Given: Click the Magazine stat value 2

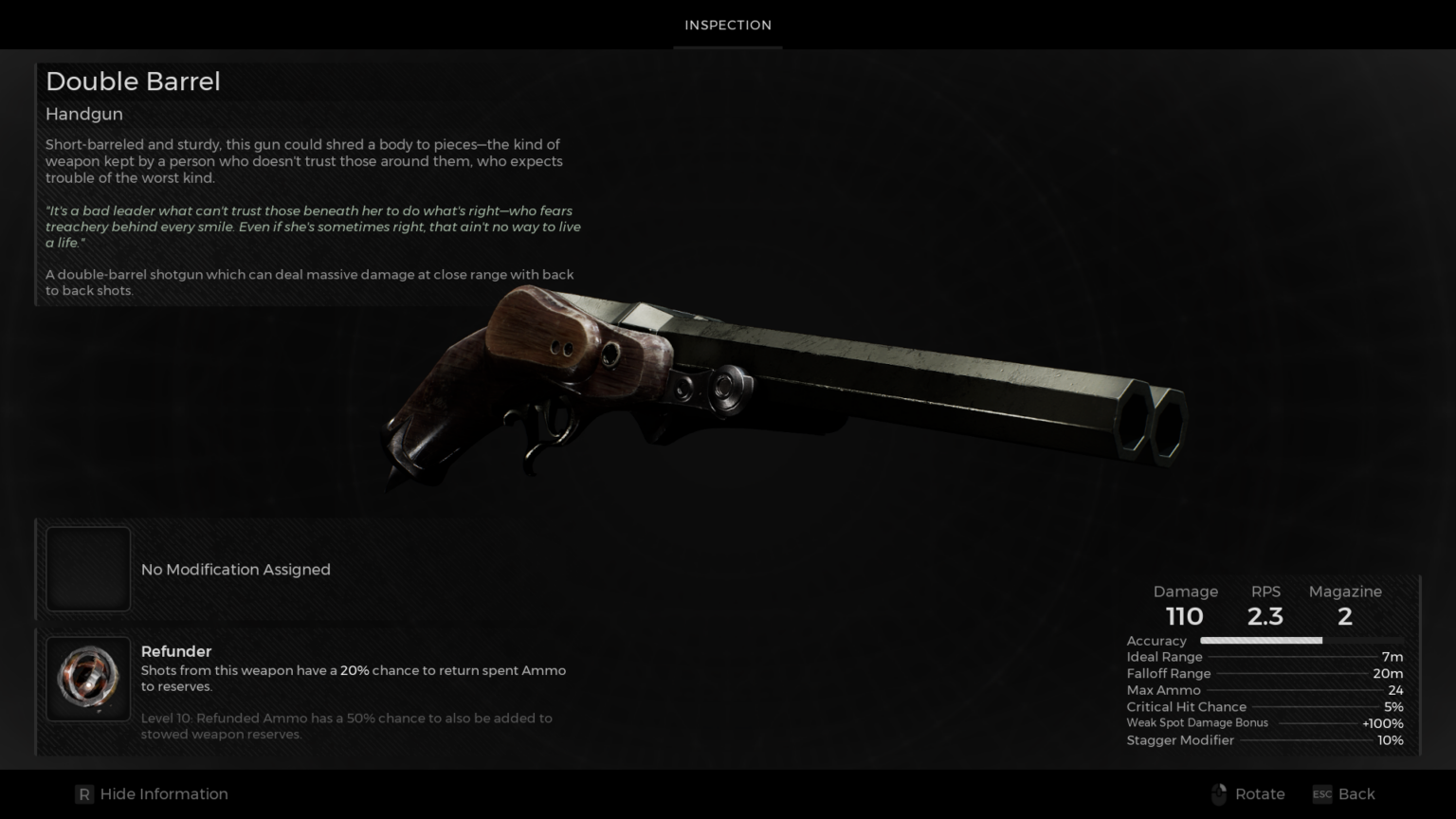Looking at the screenshot, I should [1344, 616].
